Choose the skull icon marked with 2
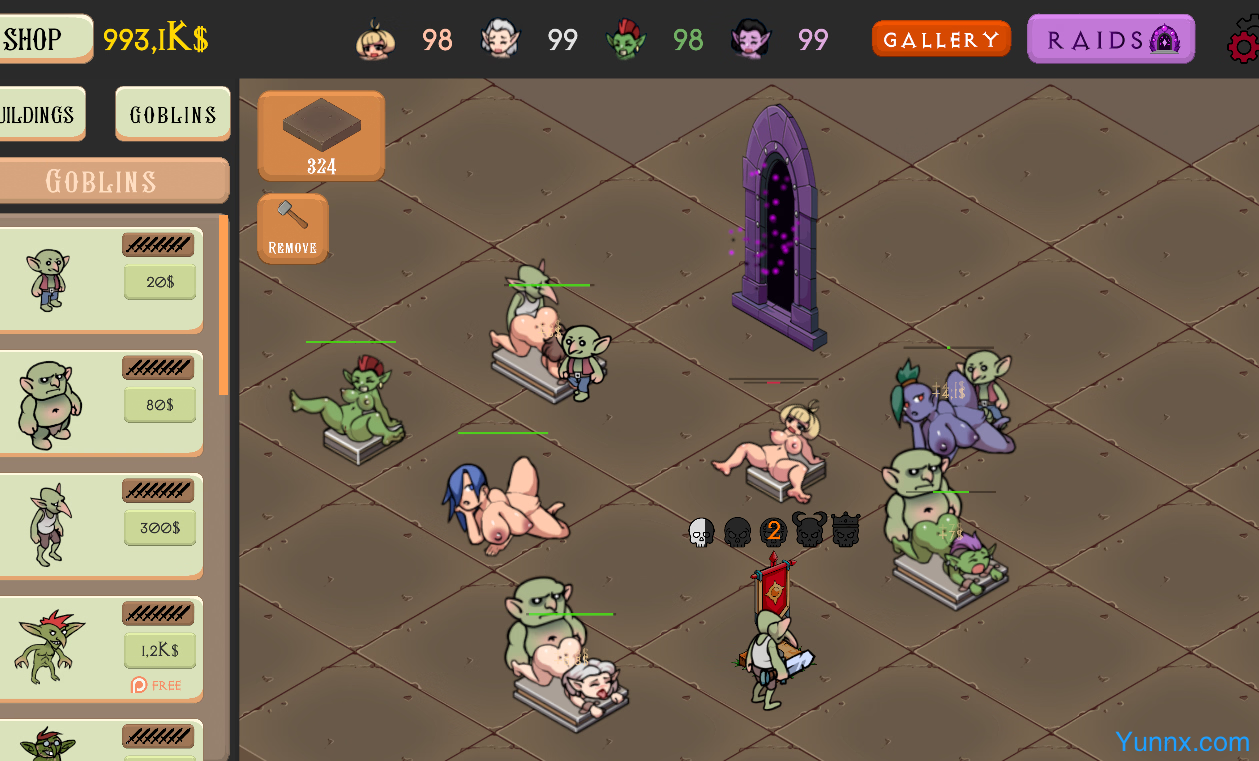1259x761 pixels. point(773,532)
